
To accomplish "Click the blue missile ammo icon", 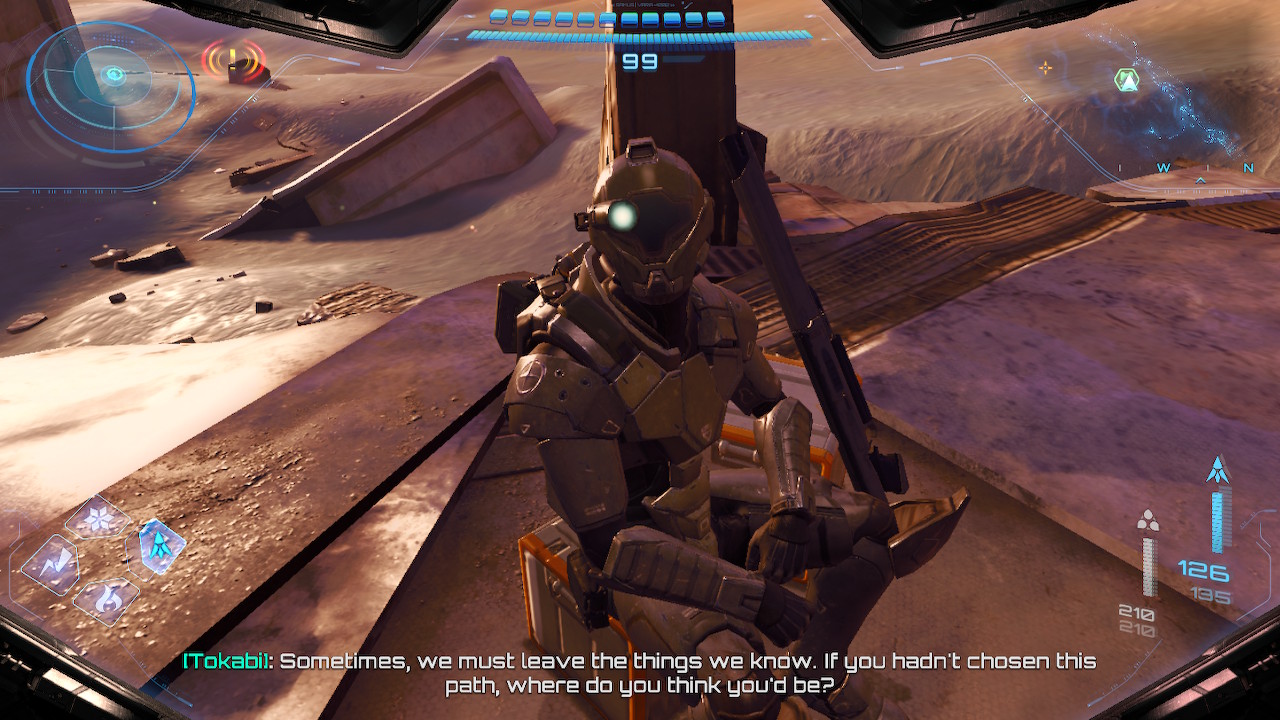I will 1218,470.
